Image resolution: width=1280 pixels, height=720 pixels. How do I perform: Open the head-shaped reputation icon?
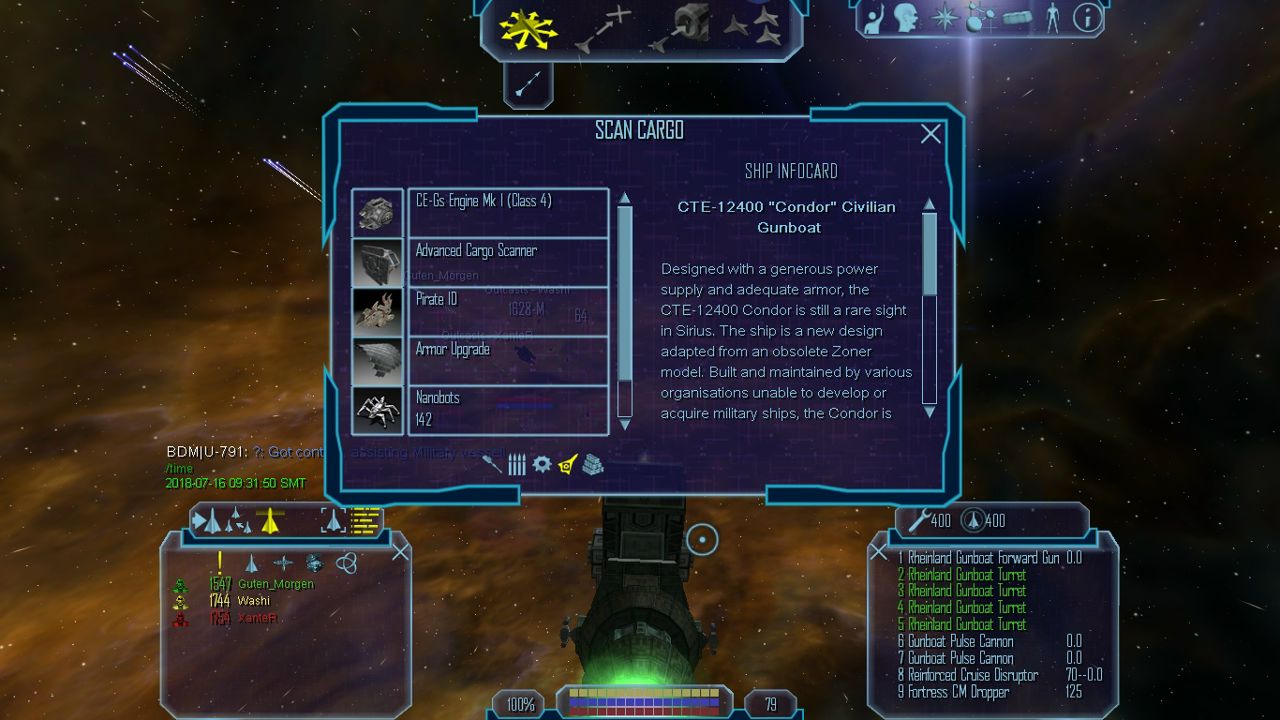tap(907, 17)
